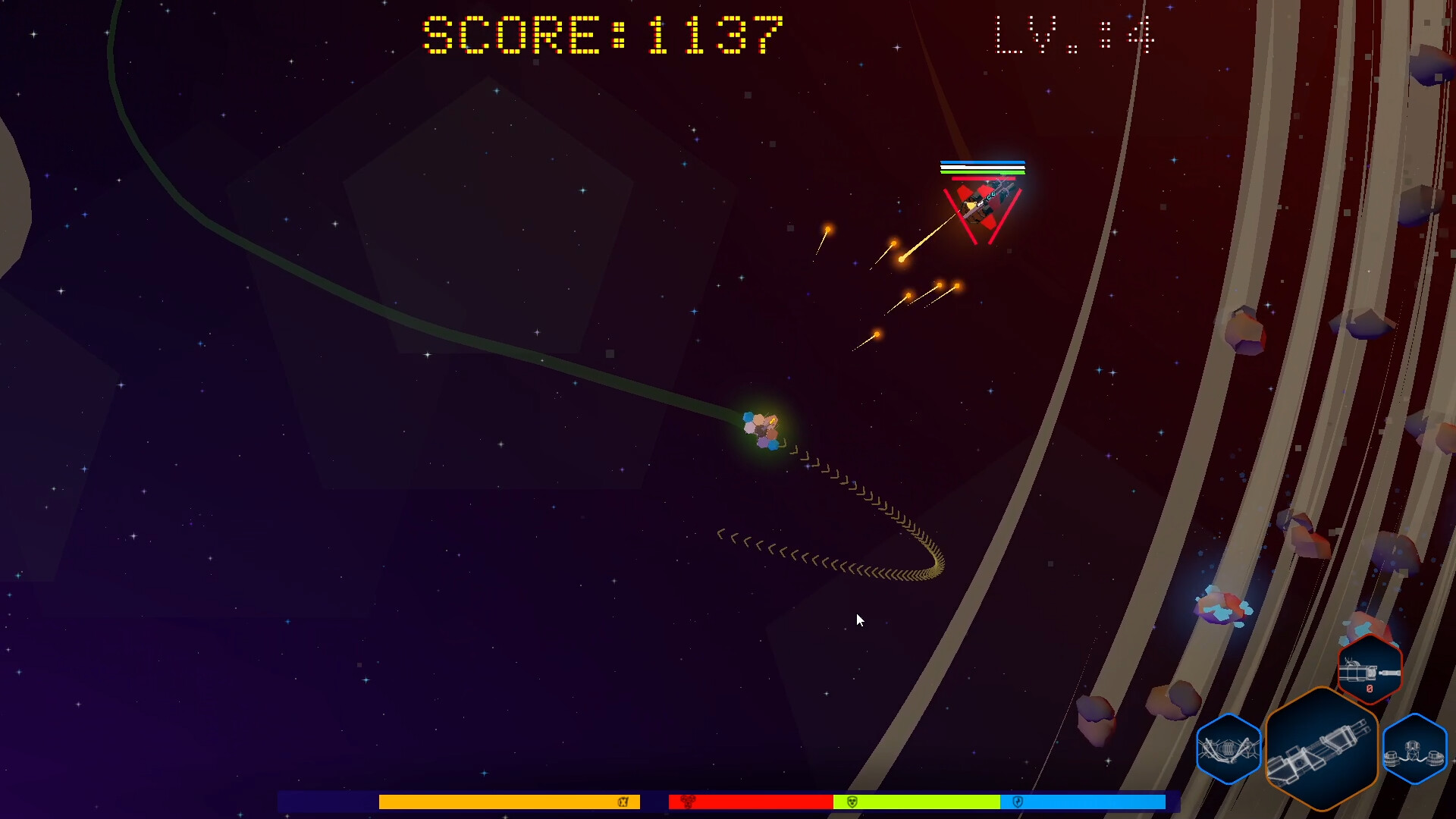Click the energy icon on the orange status bar
Viewport: 1456px width, 819px height.
coord(625,802)
